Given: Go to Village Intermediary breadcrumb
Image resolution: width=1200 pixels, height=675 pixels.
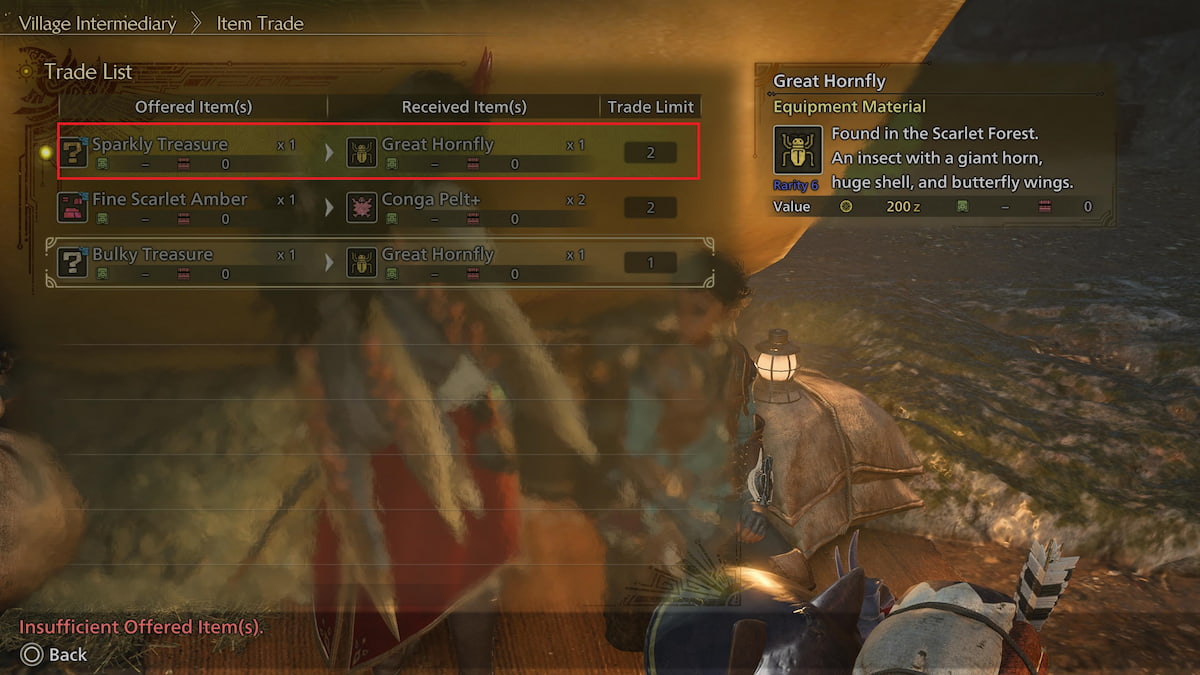Looking at the screenshot, I should point(97,22).
